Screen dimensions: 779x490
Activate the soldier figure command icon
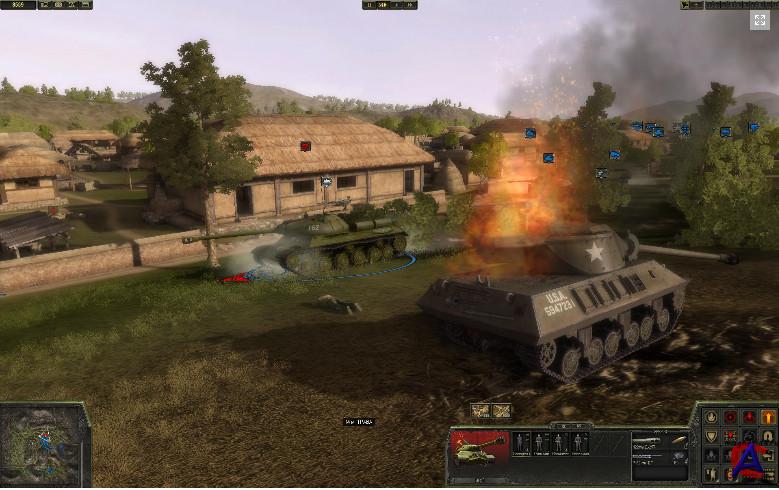coord(710,473)
